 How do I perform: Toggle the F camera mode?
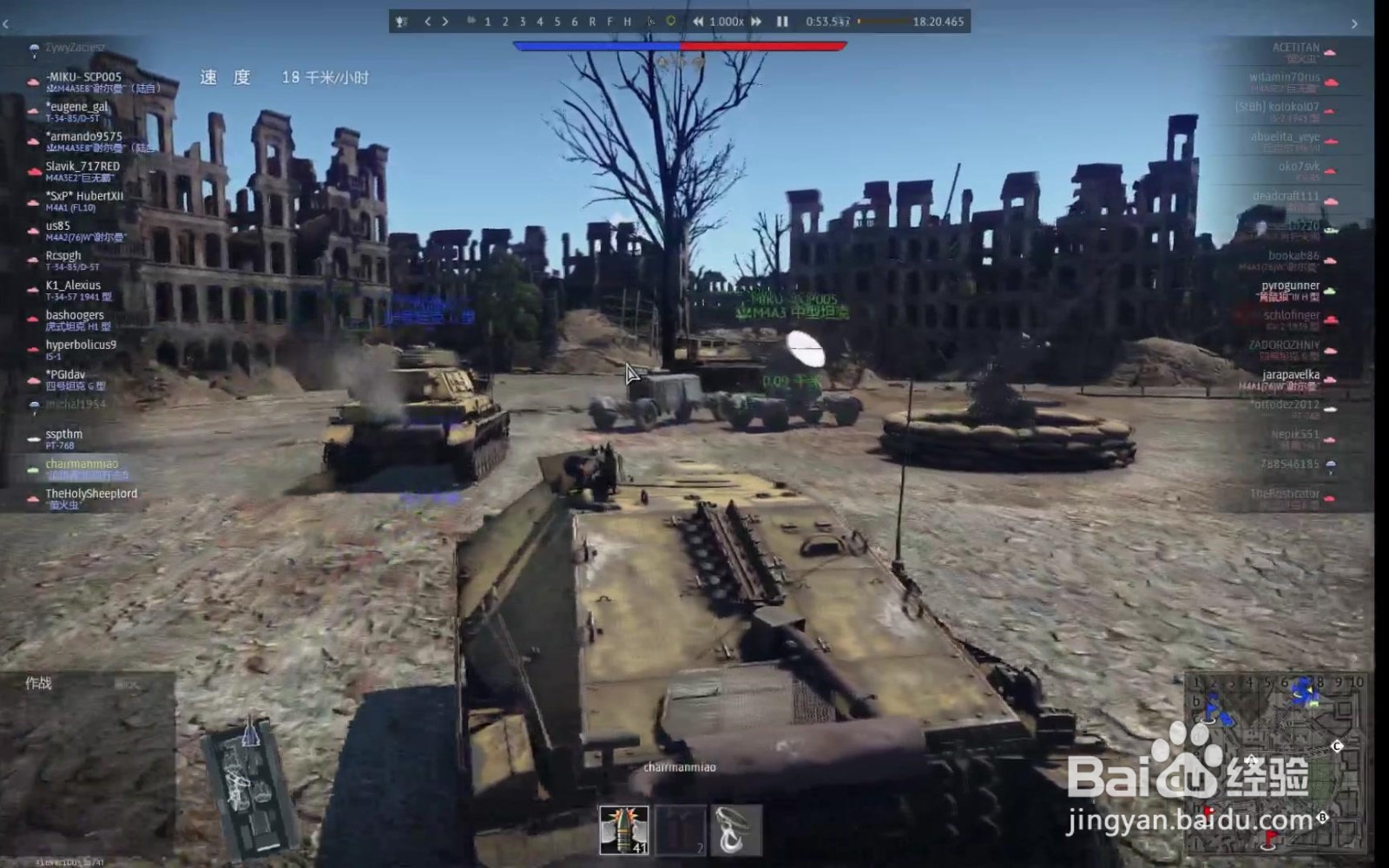pos(609,23)
